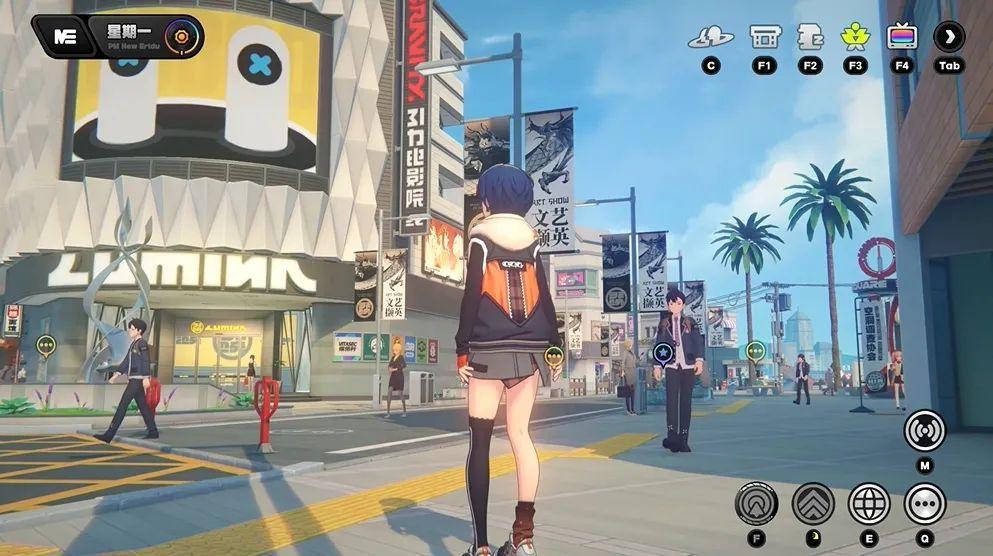The width and height of the screenshot is (993, 556).
Task: Click the round upward-arrow interact button
Action: (756, 503)
